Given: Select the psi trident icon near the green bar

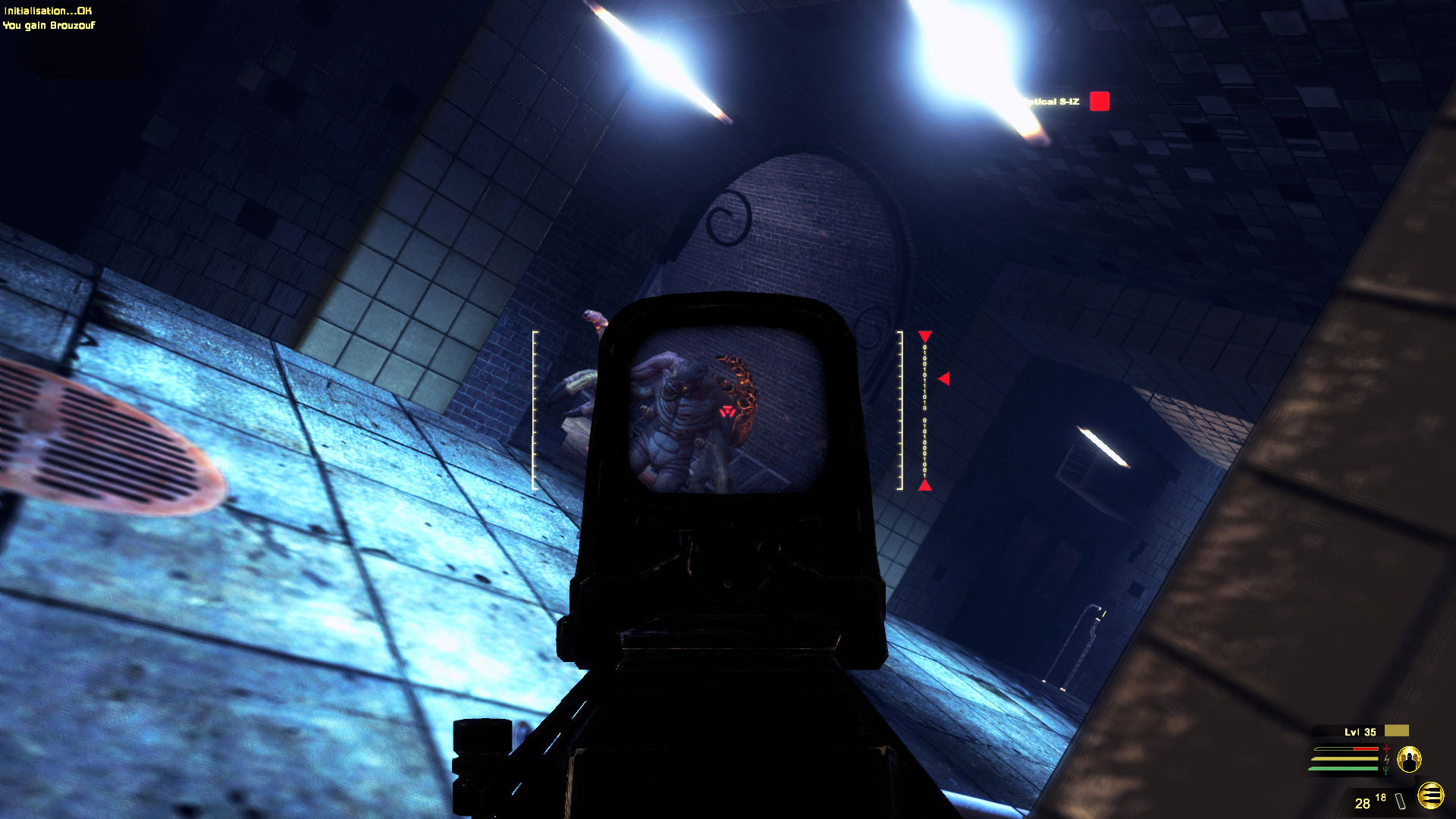Looking at the screenshot, I should [1386, 770].
